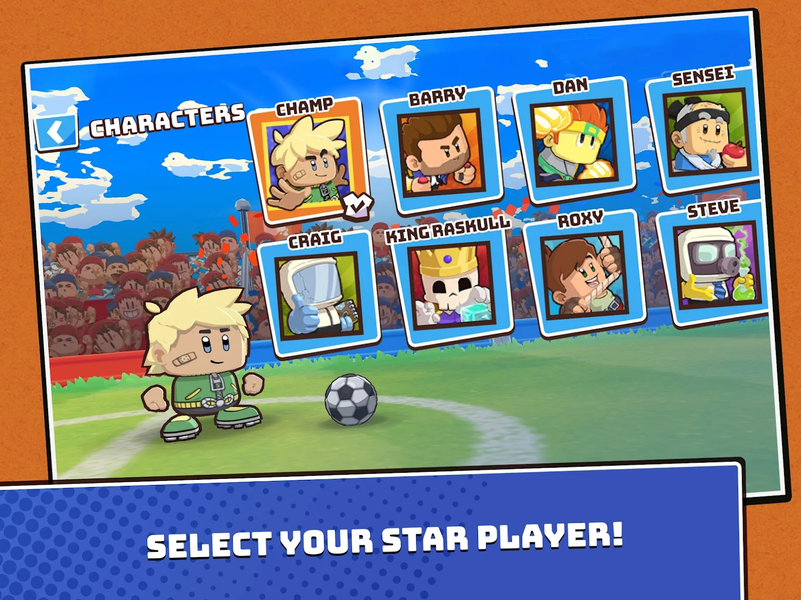This screenshot has height=600, width=801.
Task: Choose the Steve character tile
Action: 713,262
